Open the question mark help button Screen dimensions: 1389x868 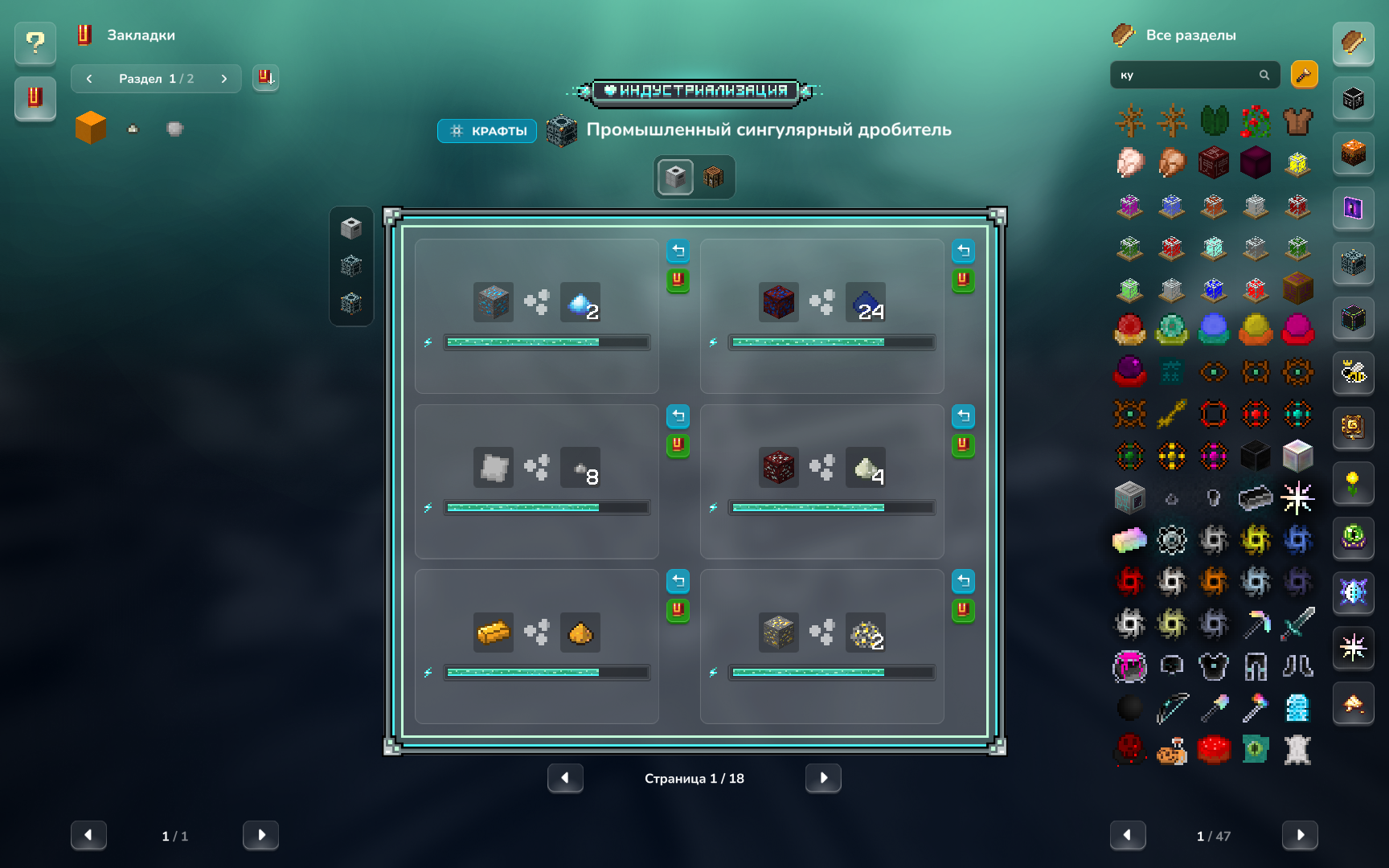tap(35, 43)
